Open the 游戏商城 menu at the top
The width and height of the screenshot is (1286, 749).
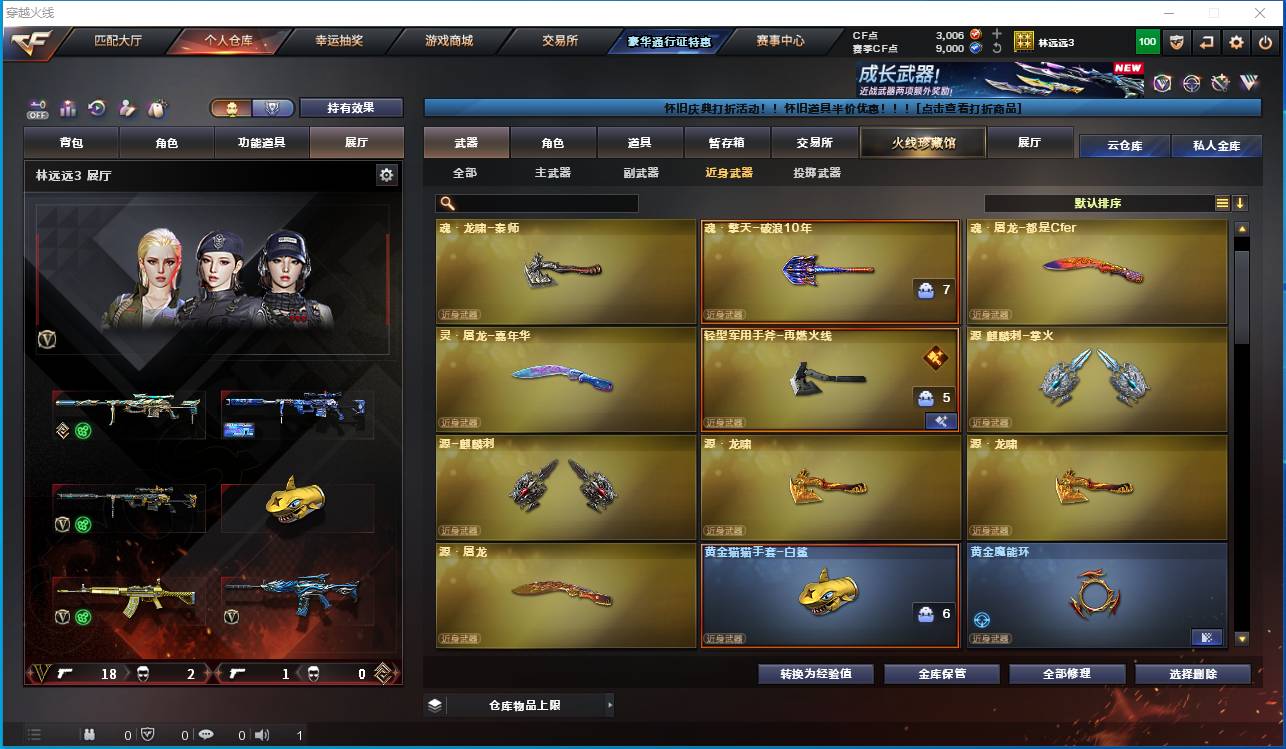click(x=452, y=41)
